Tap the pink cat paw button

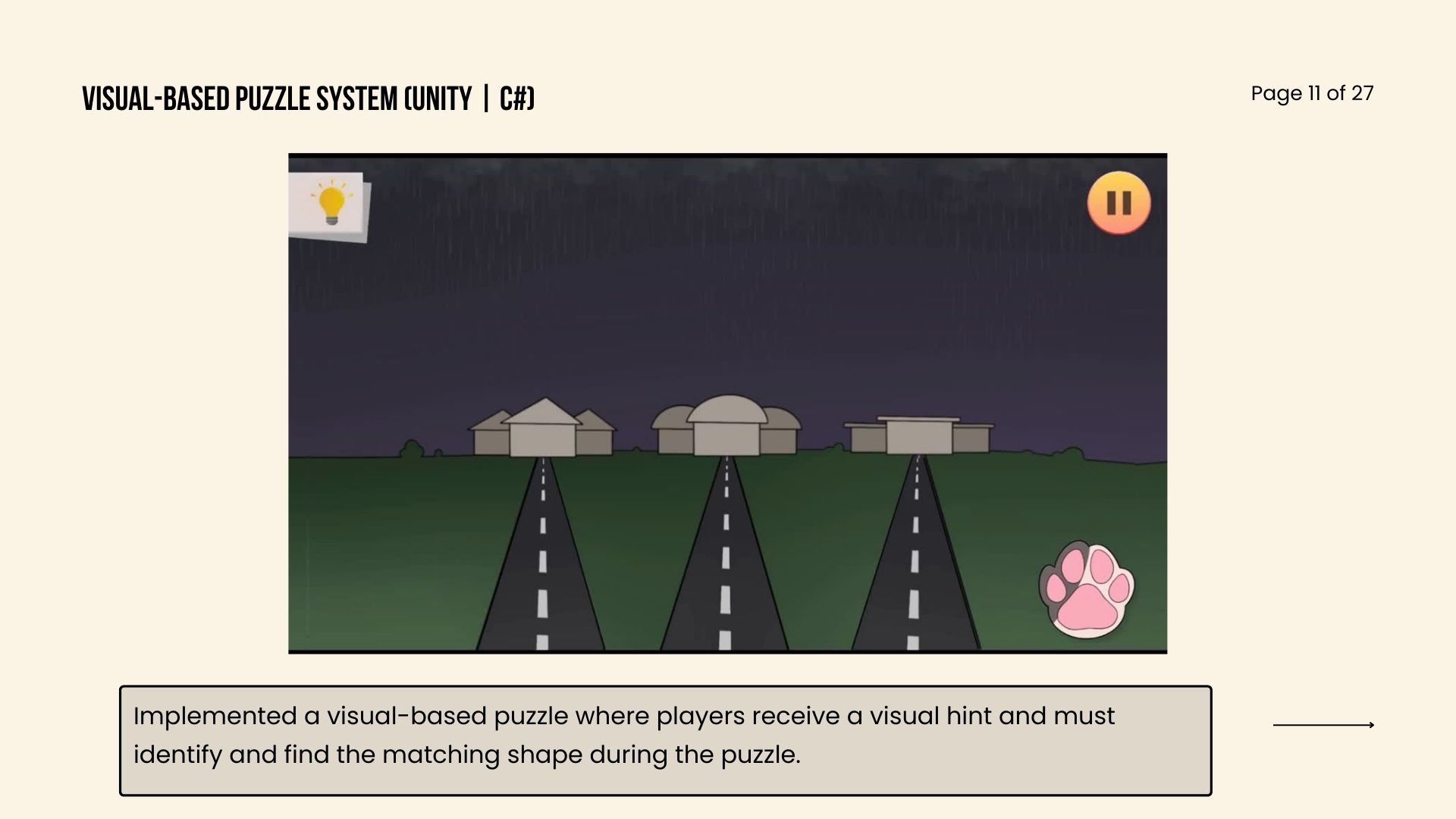[x=1086, y=589]
